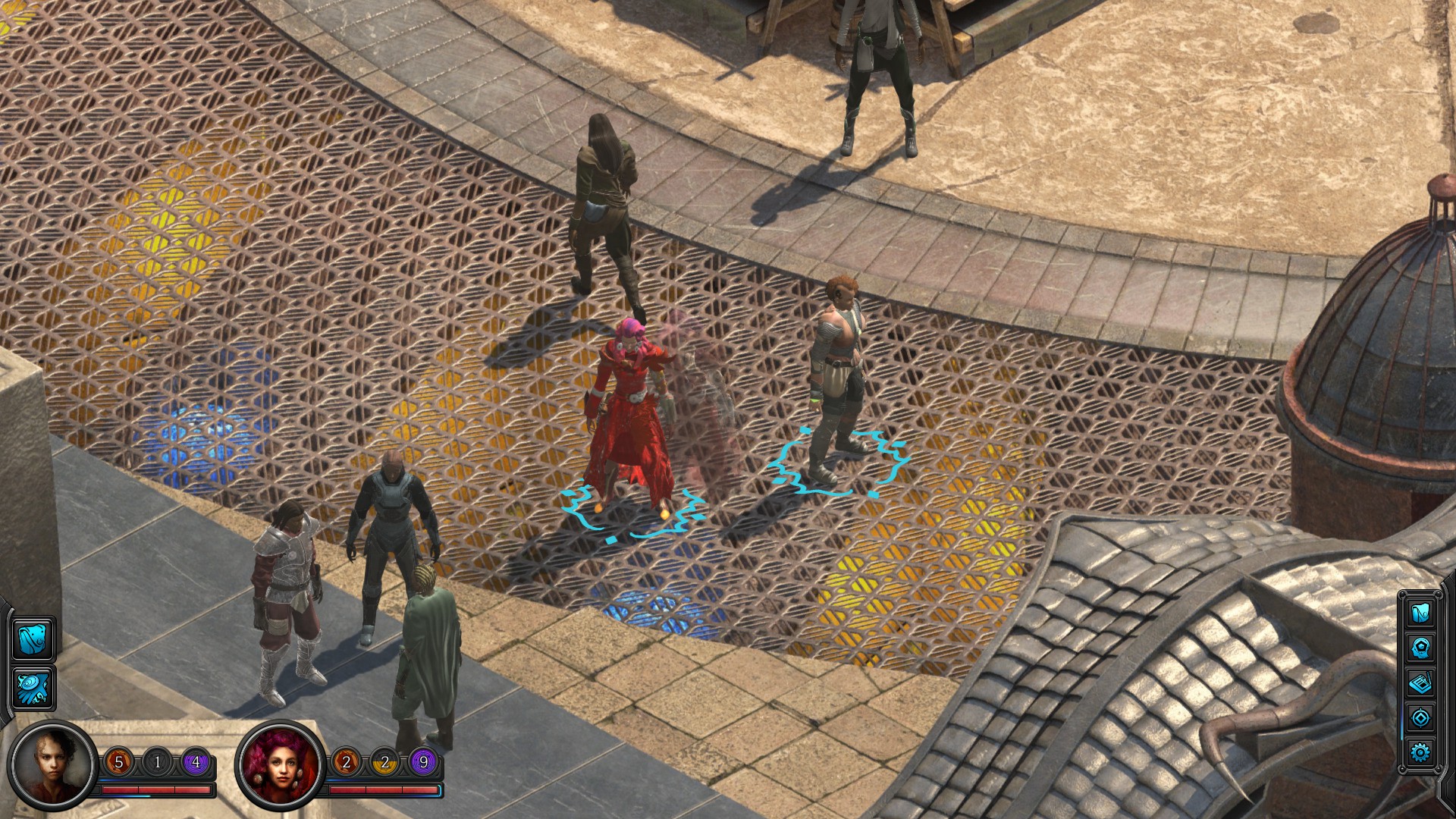Open the satchel inventory button
The height and width of the screenshot is (819, 1456).
(x=33, y=639)
